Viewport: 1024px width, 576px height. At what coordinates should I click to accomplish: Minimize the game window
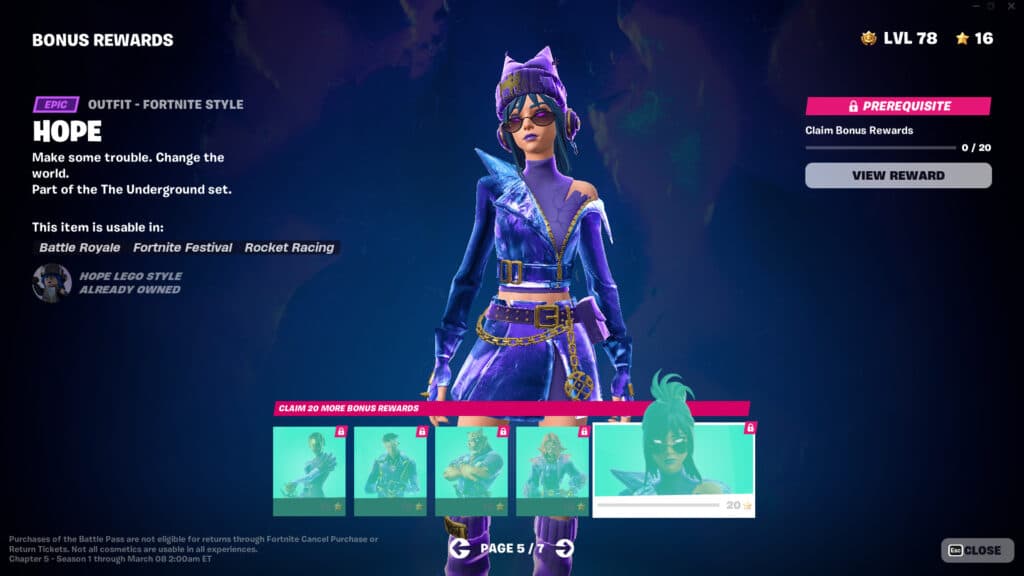[977, 6]
